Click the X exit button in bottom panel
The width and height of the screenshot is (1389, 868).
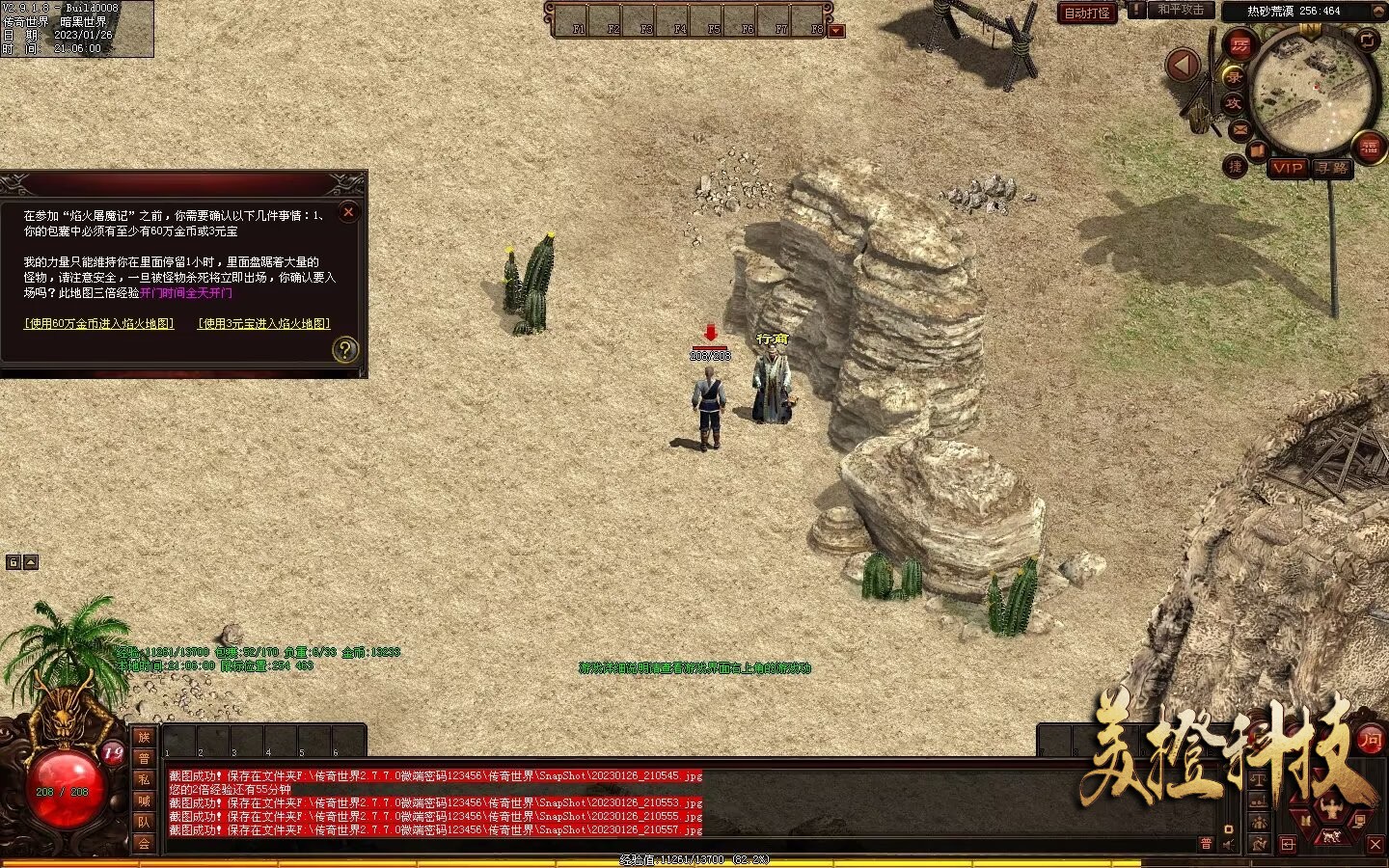[1375, 845]
